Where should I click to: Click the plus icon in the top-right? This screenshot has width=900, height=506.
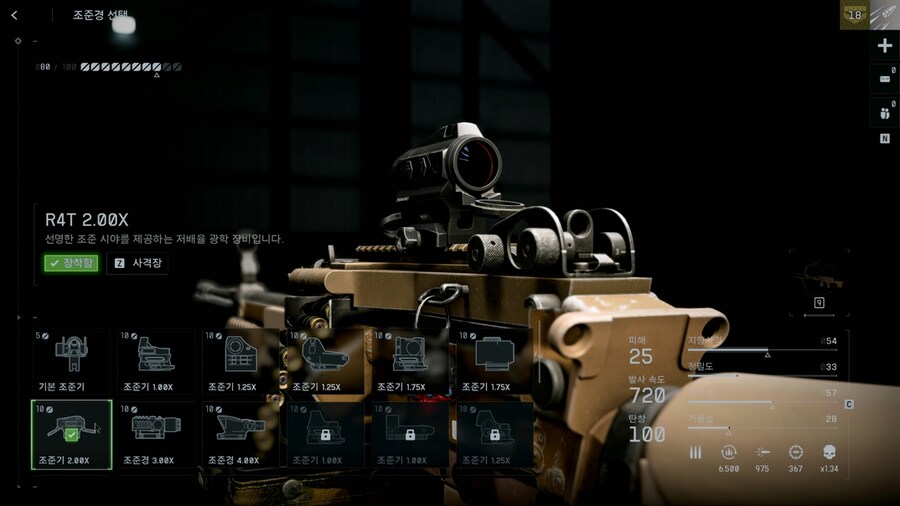[884, 46]
